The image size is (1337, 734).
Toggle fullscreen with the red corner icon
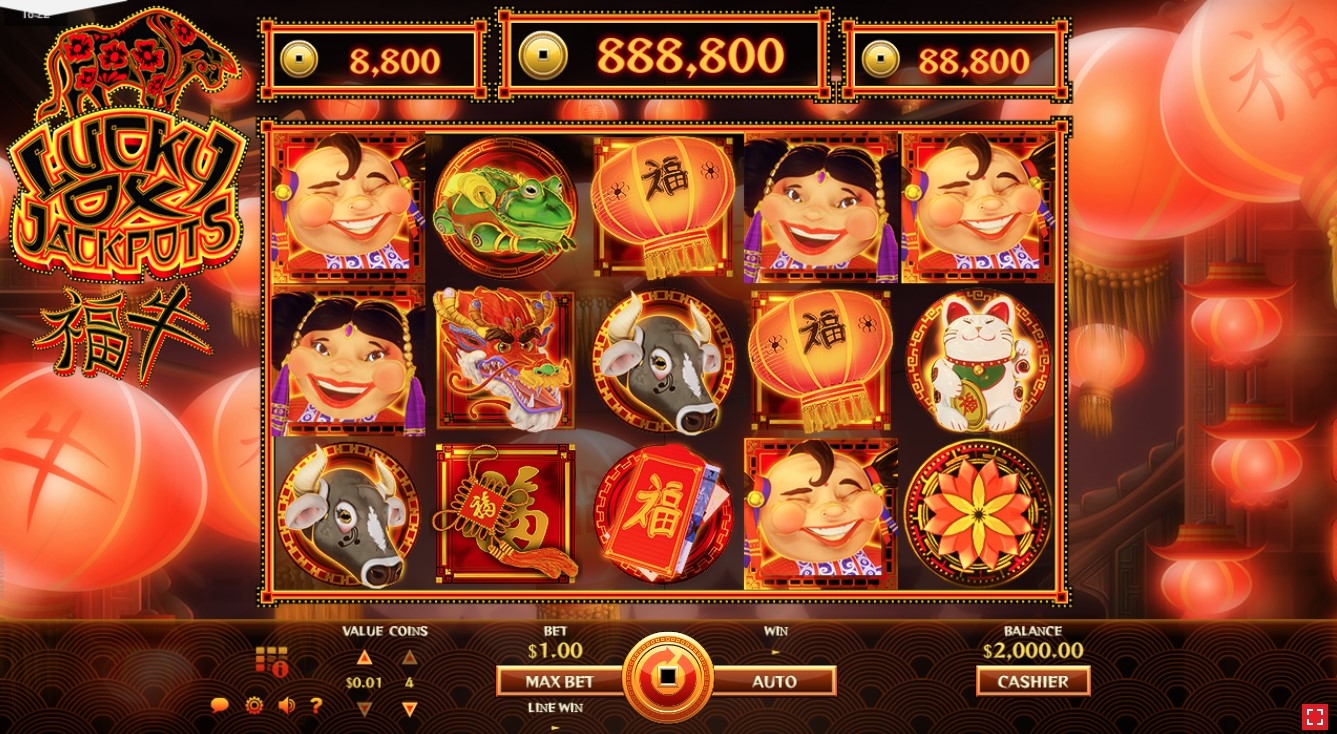point(1314,716)
